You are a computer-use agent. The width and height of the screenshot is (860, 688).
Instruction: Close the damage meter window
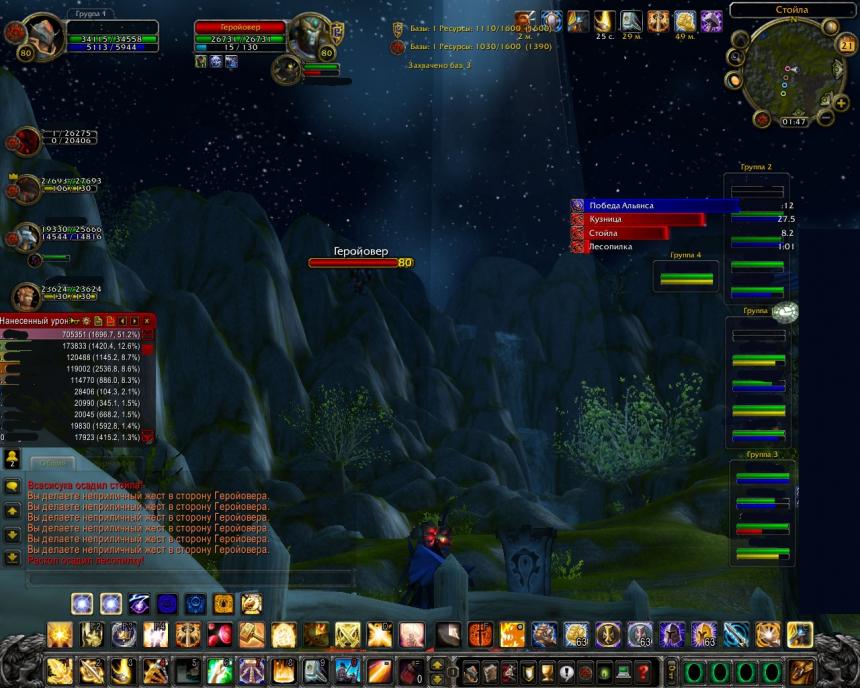(147, 320)
